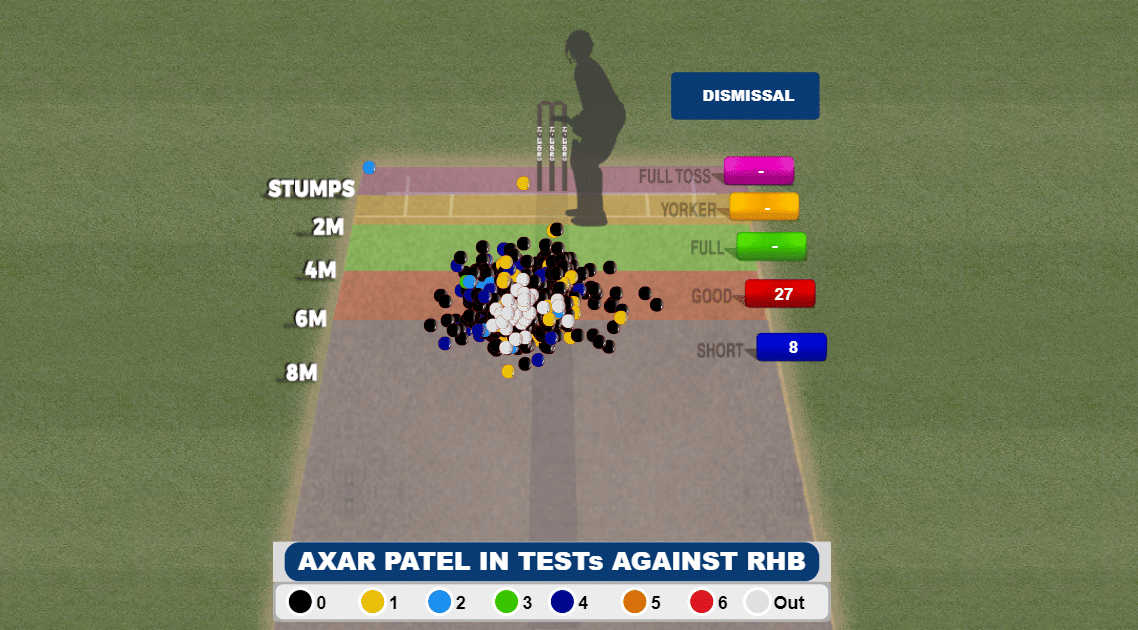Choose the orange Yorker length button
The width and height of the screenshot is (1138, 630).
coord(765,207)
